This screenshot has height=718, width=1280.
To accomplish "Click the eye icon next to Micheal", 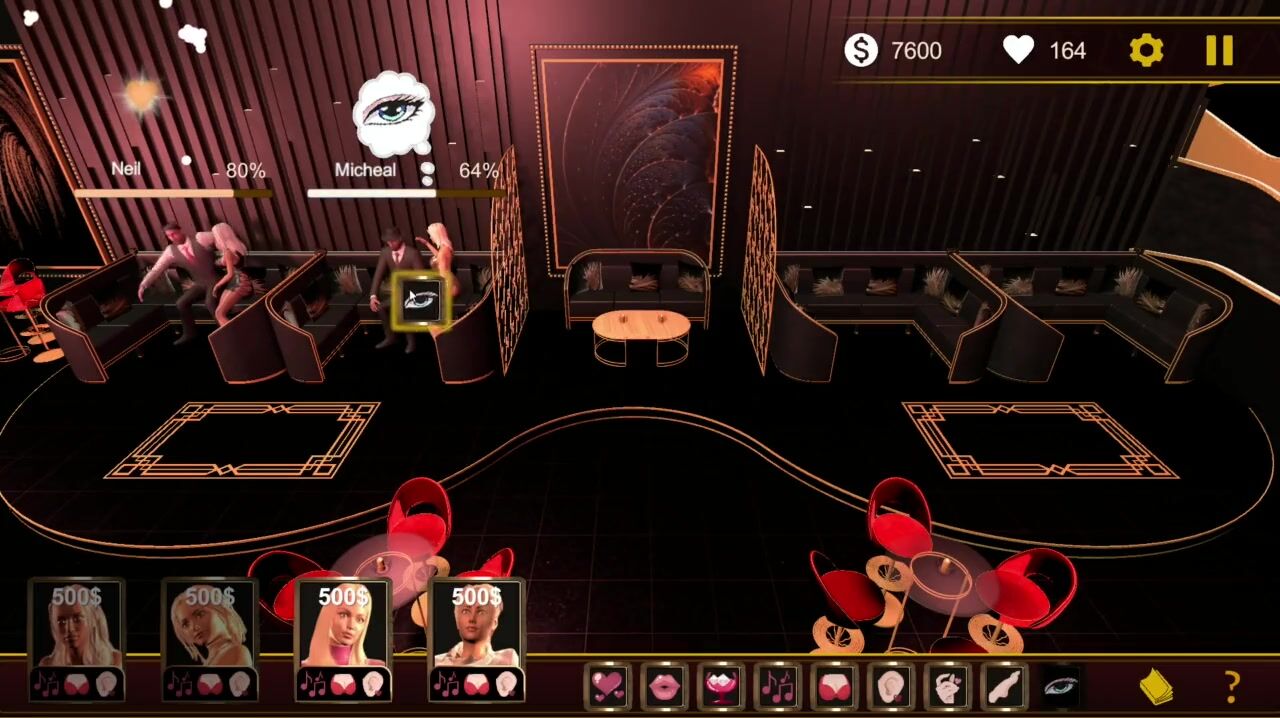I will 421,299.
